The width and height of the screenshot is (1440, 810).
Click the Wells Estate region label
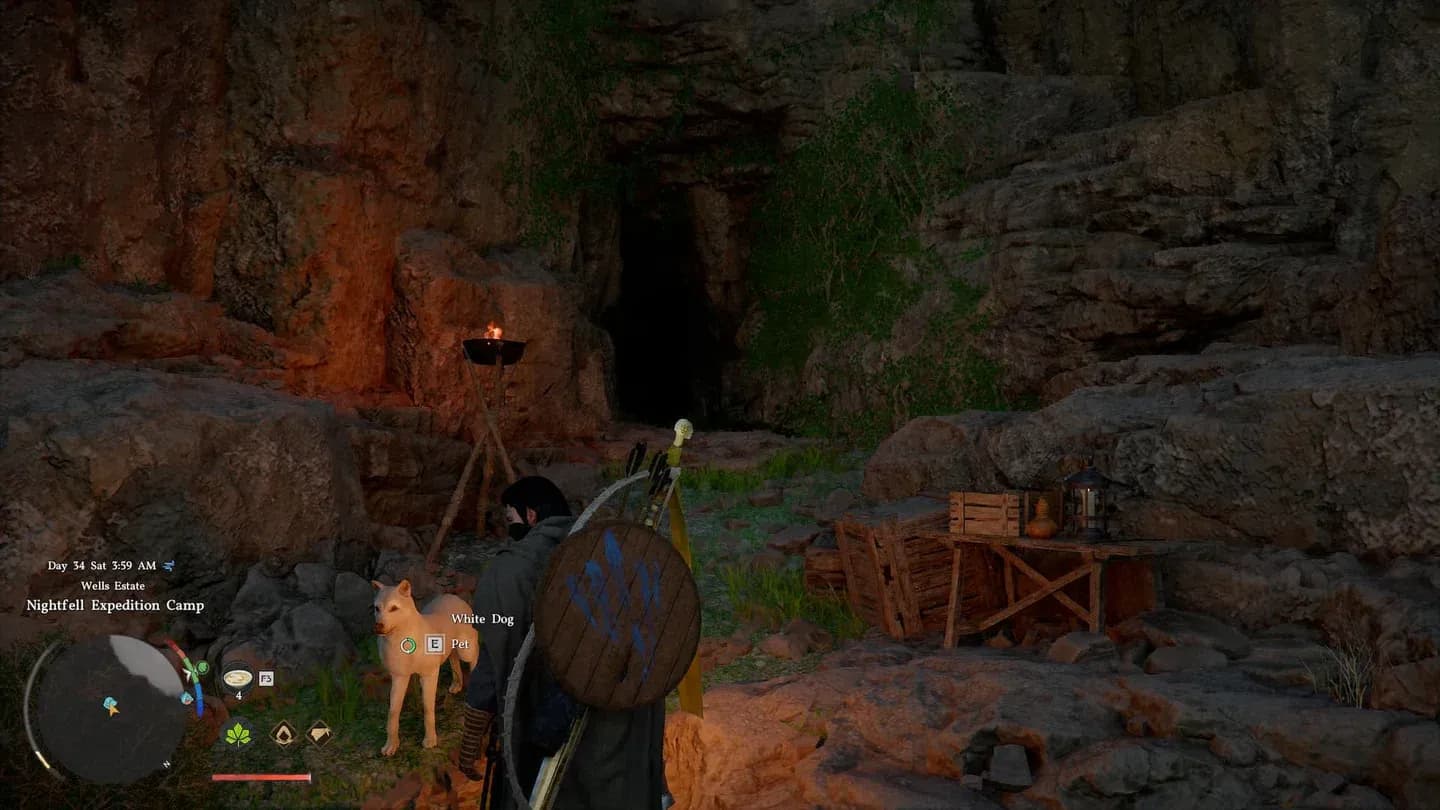(113, 585)
